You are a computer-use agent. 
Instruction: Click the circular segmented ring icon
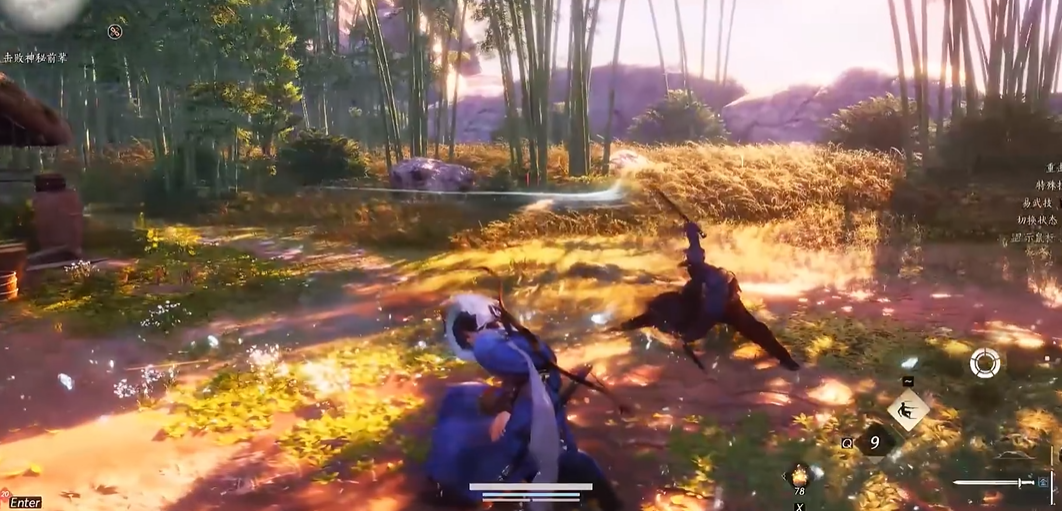(985, 362)
